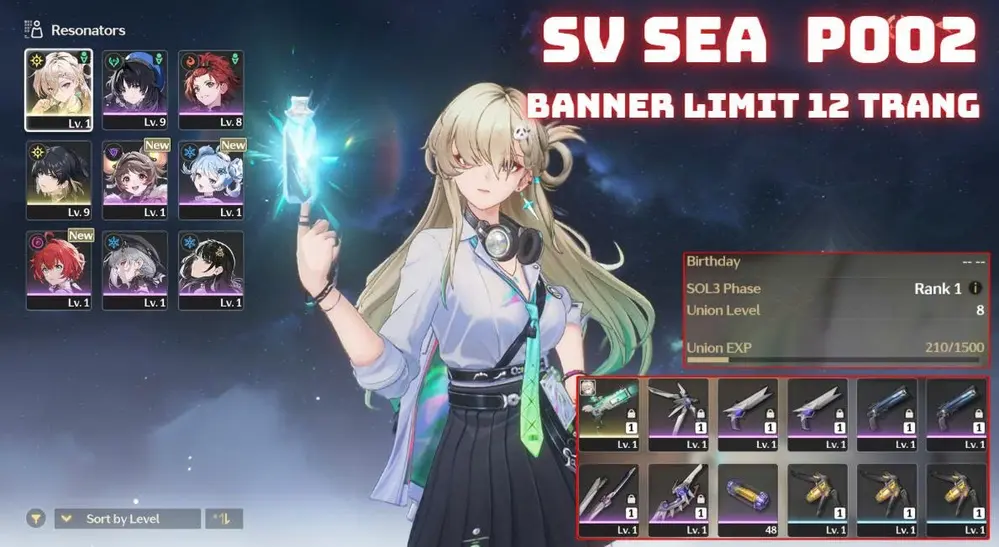Select the new brown-haired resonator with headband
The height and width of the screenshot is (547, 999).
[x=135, y=172]
